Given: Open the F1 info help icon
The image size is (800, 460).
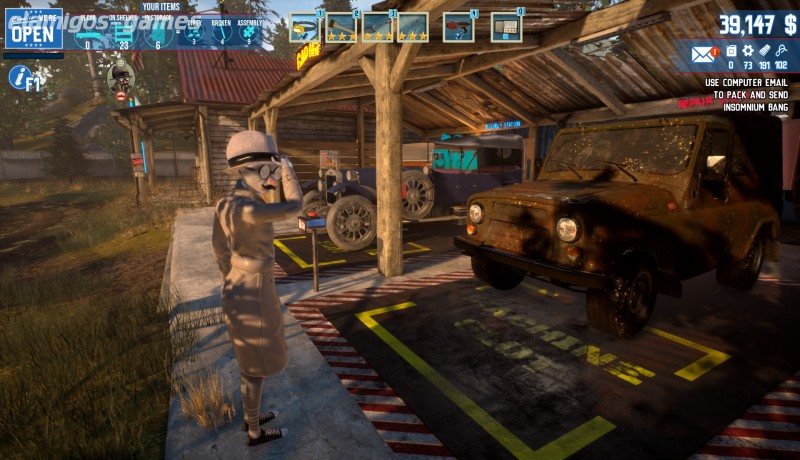Looking at the screenshot, I should (x=24, y=78).
